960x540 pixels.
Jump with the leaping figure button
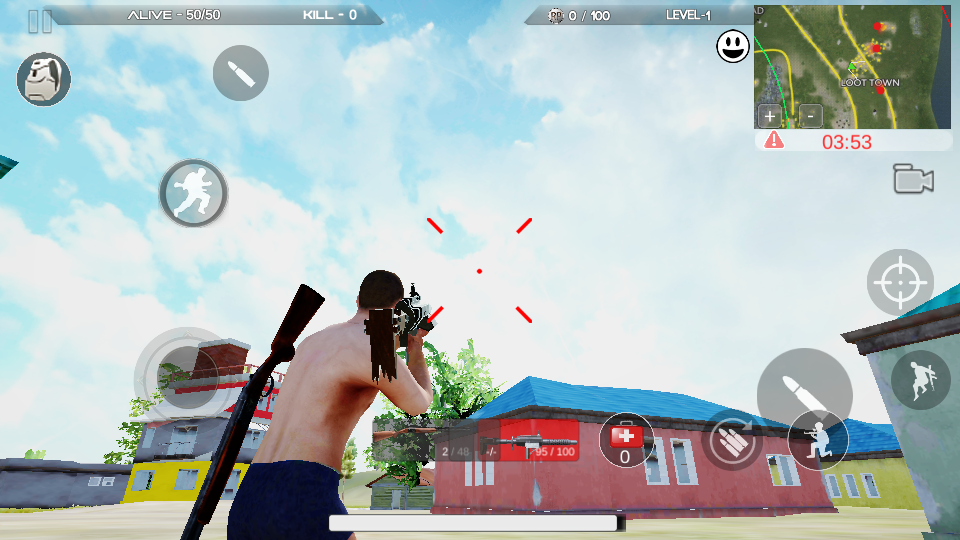pos(920,380)
